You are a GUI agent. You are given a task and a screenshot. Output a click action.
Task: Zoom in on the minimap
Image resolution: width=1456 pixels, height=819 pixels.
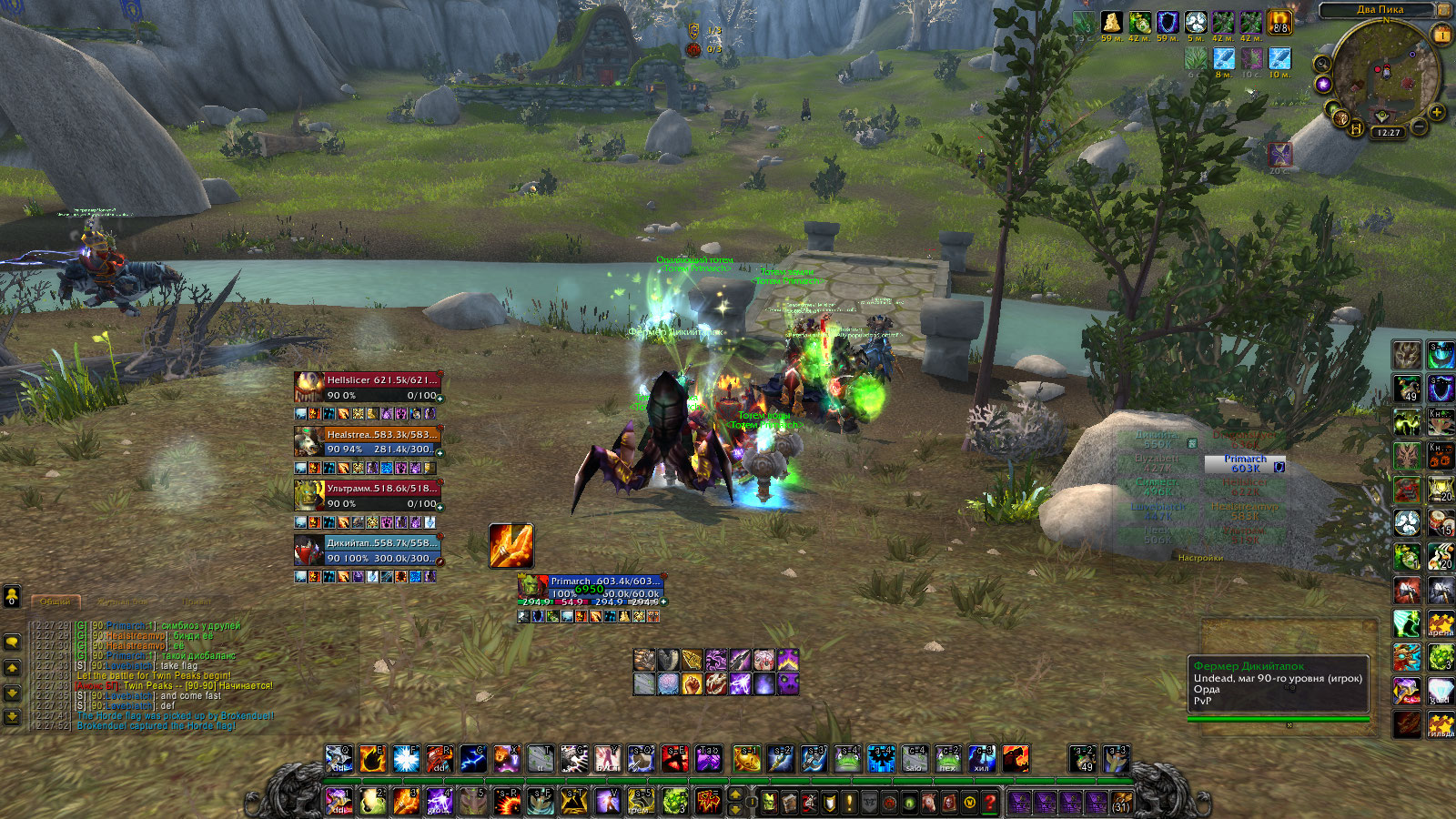coord(1437,113)
